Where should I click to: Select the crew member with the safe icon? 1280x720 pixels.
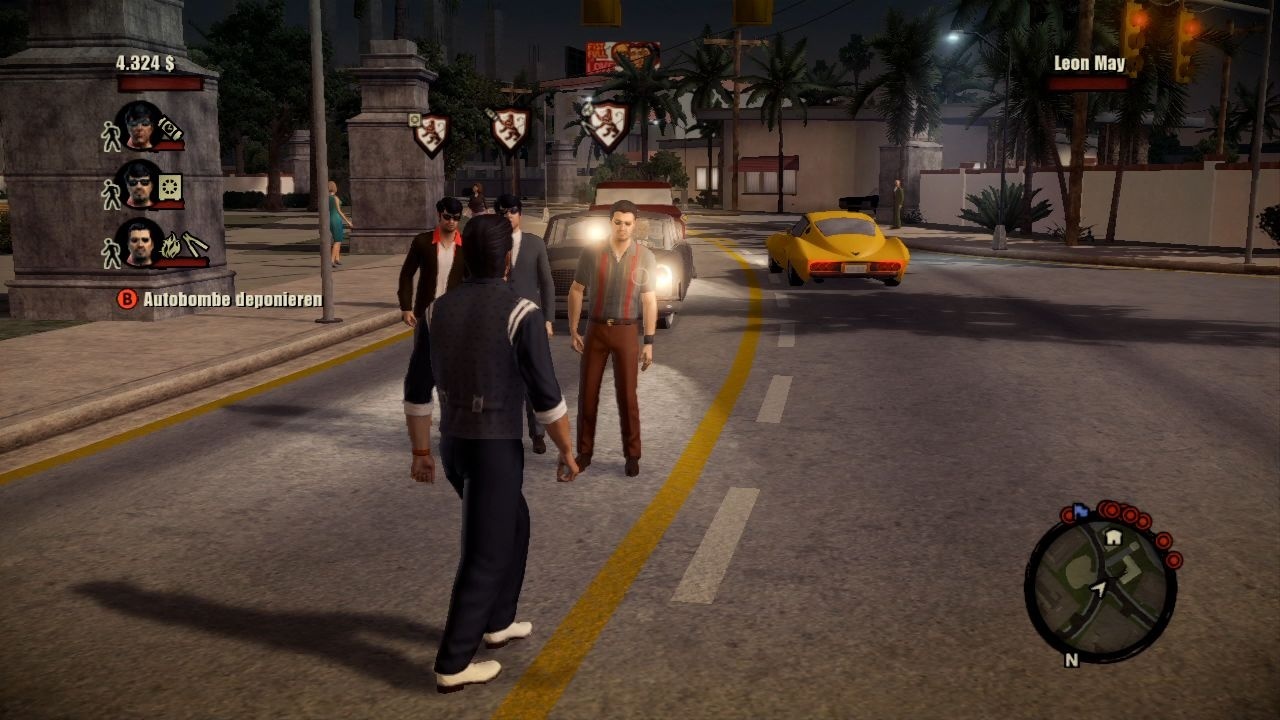pos(140,184)
